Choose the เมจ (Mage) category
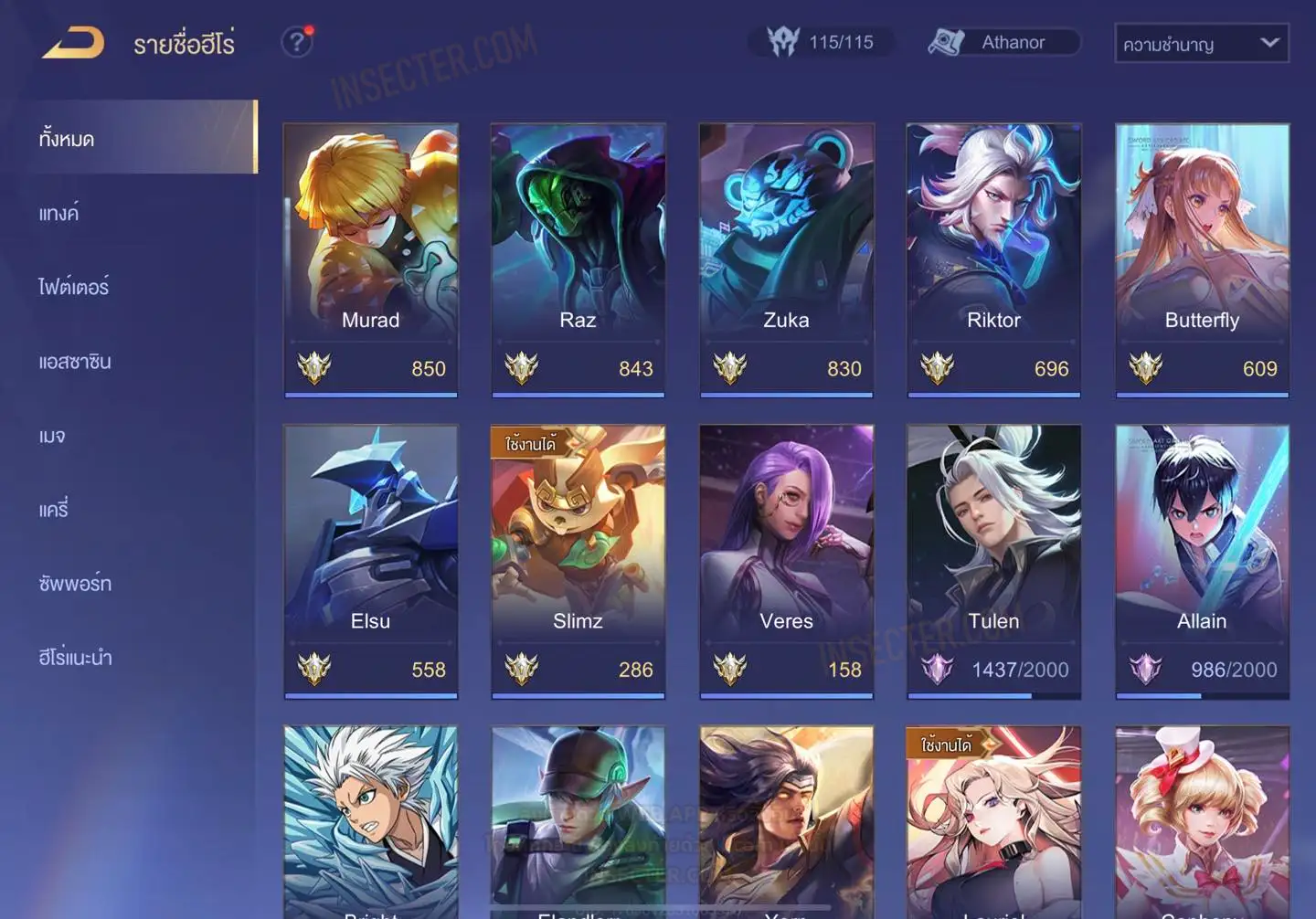The height and width of the screenshot is (919, 1316). [x=52, y=436]
